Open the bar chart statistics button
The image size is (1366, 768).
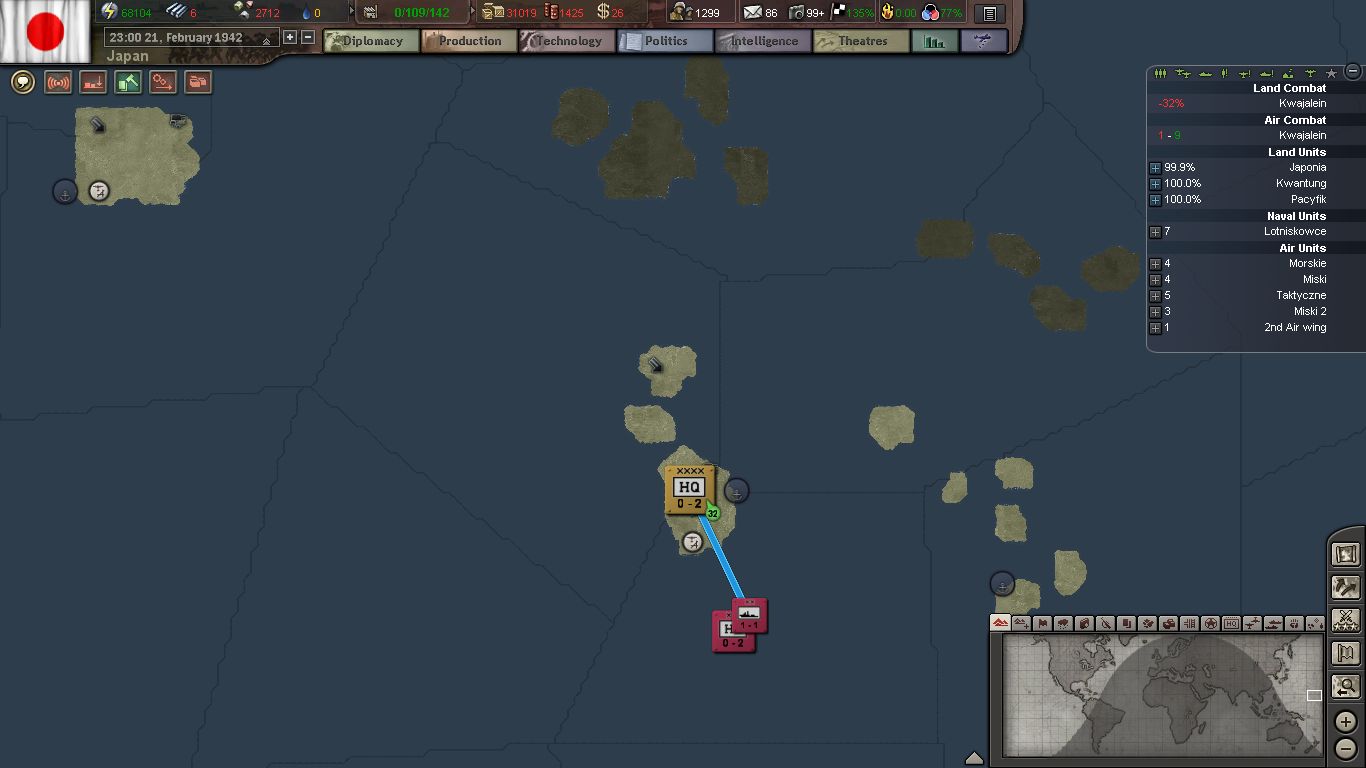[x=934, y=41]
